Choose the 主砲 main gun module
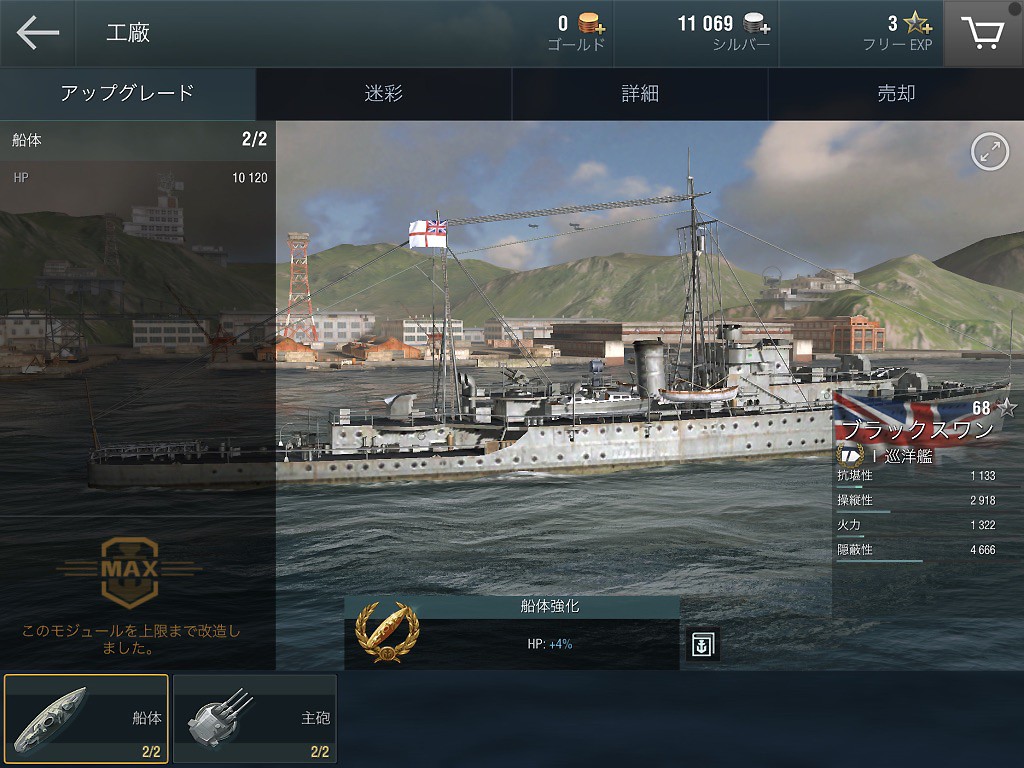 254,719
